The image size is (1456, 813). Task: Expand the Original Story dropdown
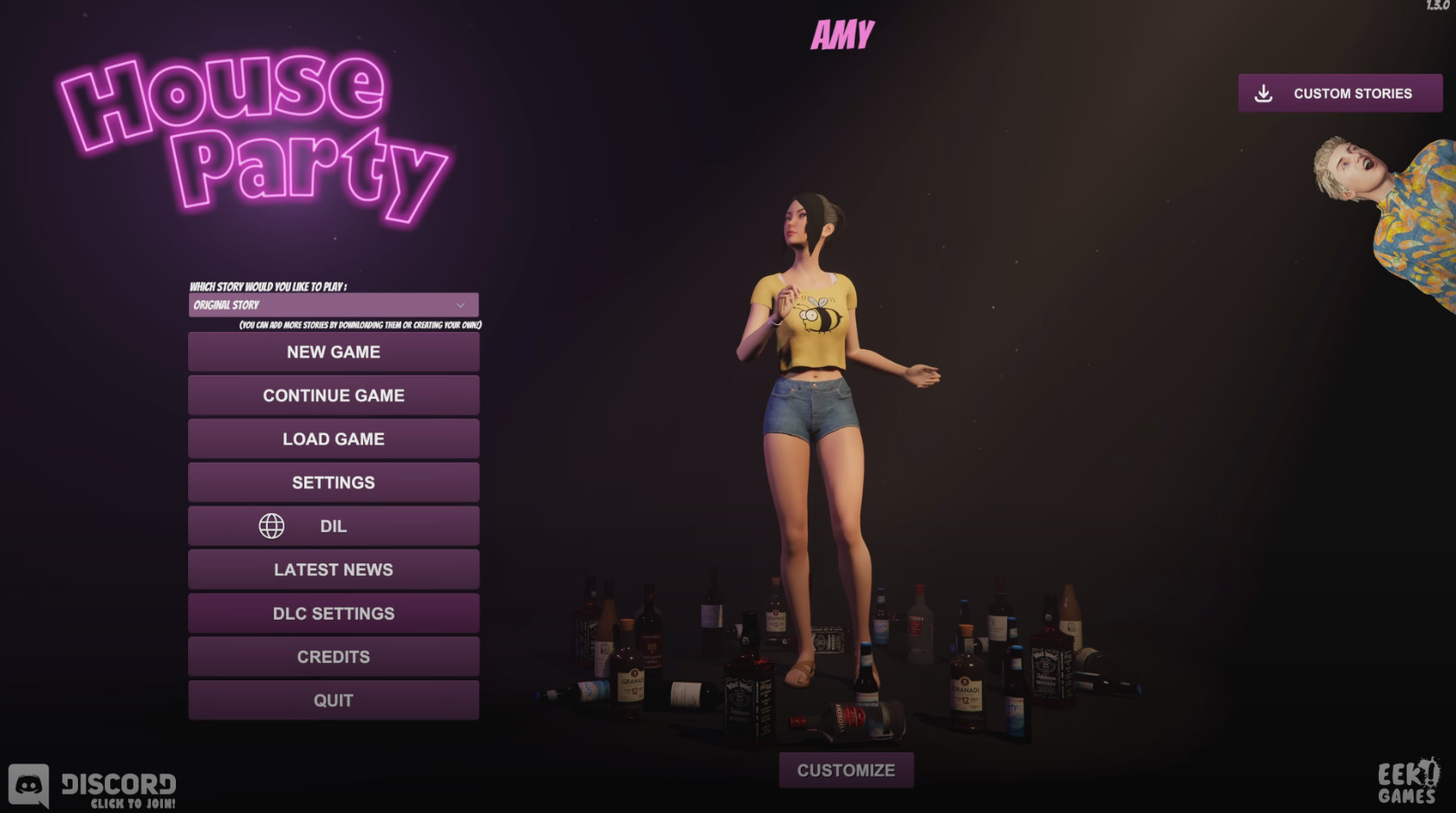pos(334,305)
